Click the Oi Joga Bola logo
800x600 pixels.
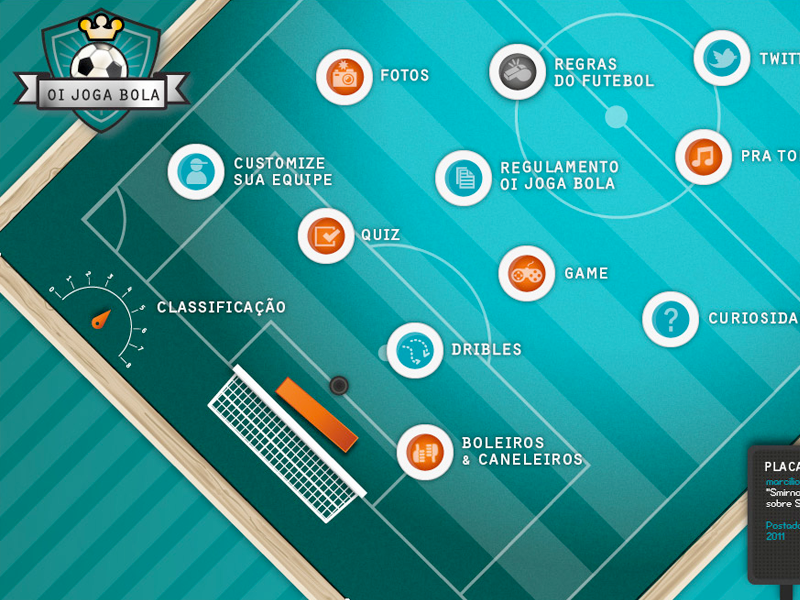pos(101,73)
